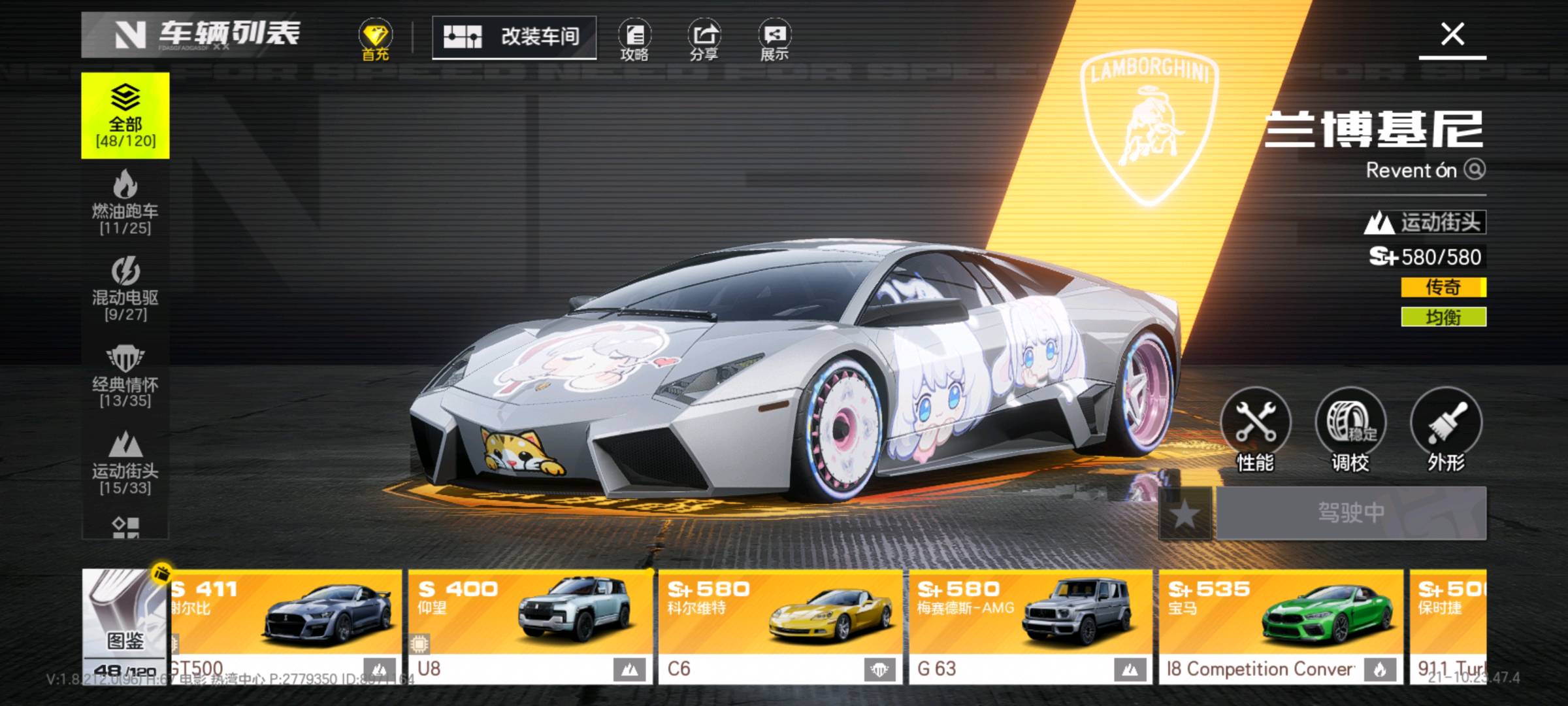Select the 全部 all vehicles category

[125, 116]
